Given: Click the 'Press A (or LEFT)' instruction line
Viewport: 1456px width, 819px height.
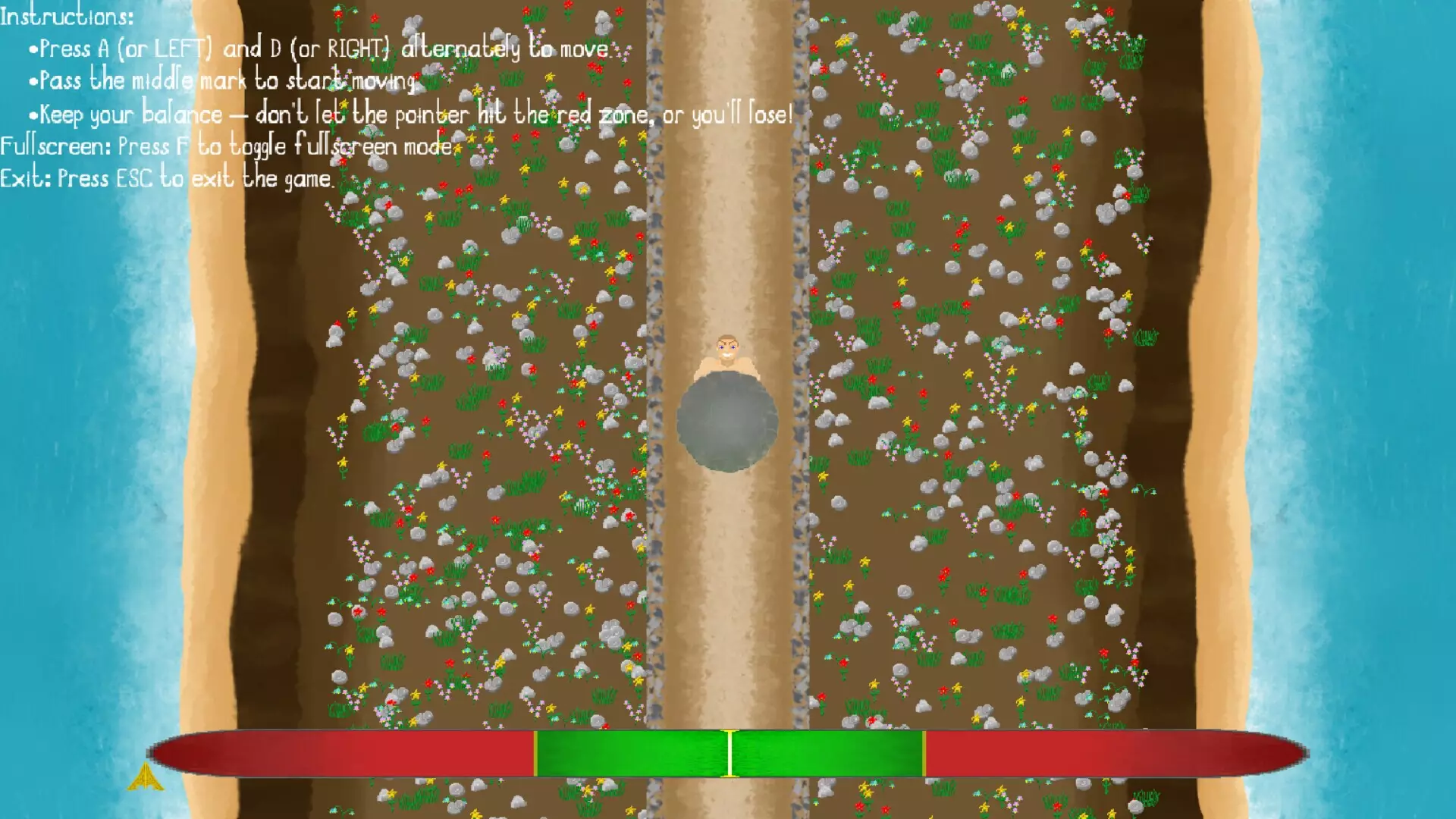Looking at the screenshot, I should (318, 49).
